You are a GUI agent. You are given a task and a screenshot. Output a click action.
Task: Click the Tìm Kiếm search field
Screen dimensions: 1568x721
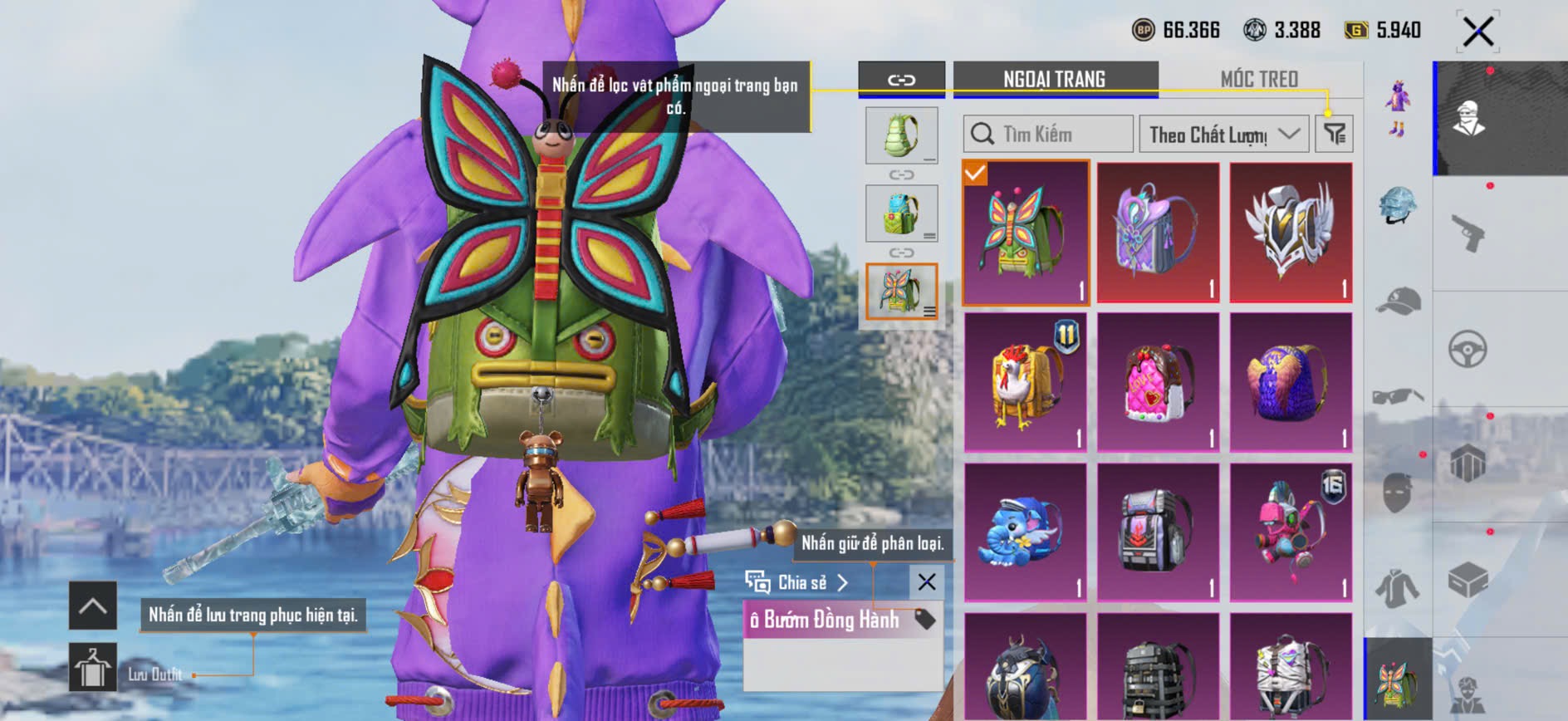tap(1048, 134)
